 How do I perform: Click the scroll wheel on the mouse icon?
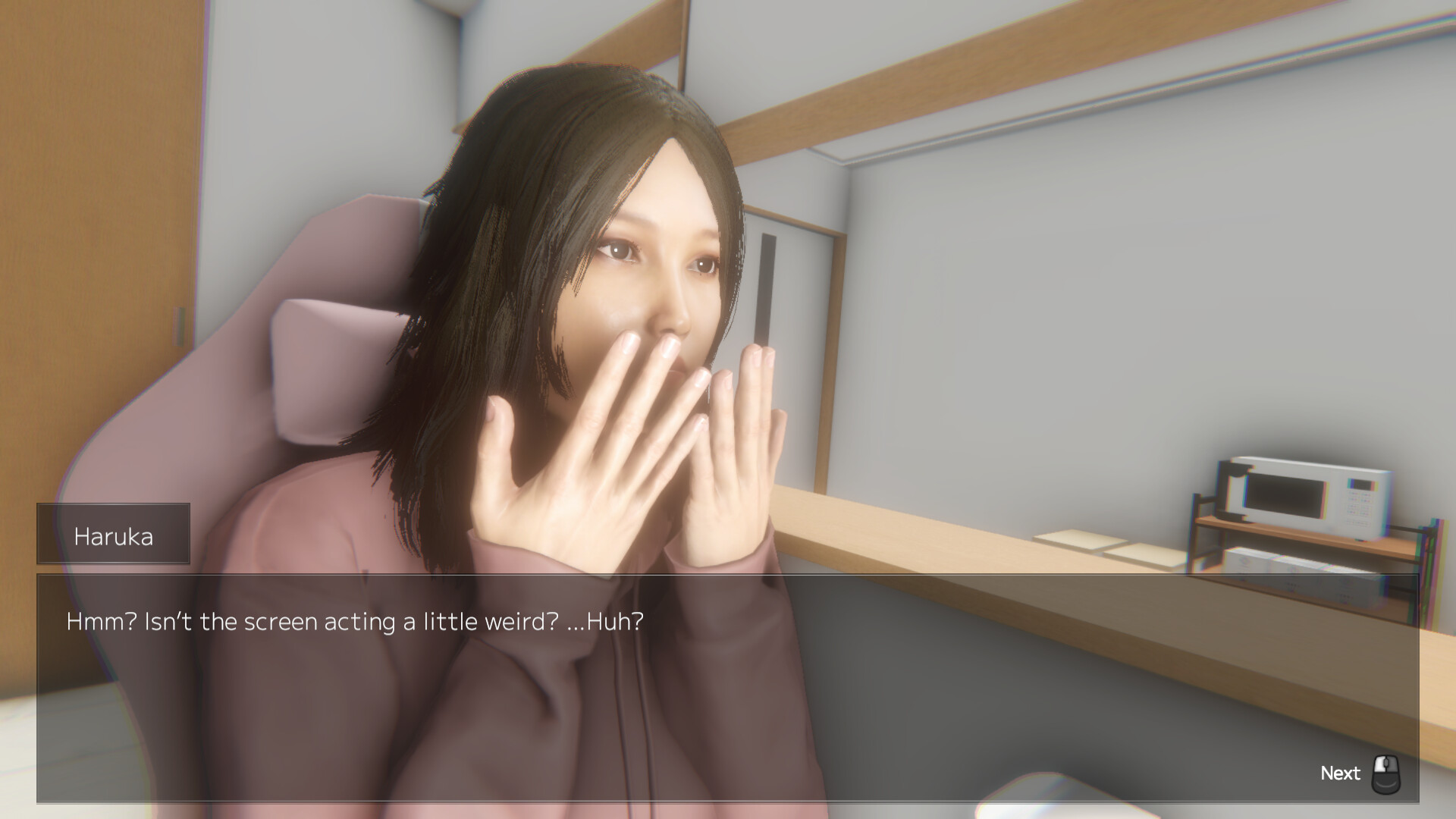[1386, 763]
